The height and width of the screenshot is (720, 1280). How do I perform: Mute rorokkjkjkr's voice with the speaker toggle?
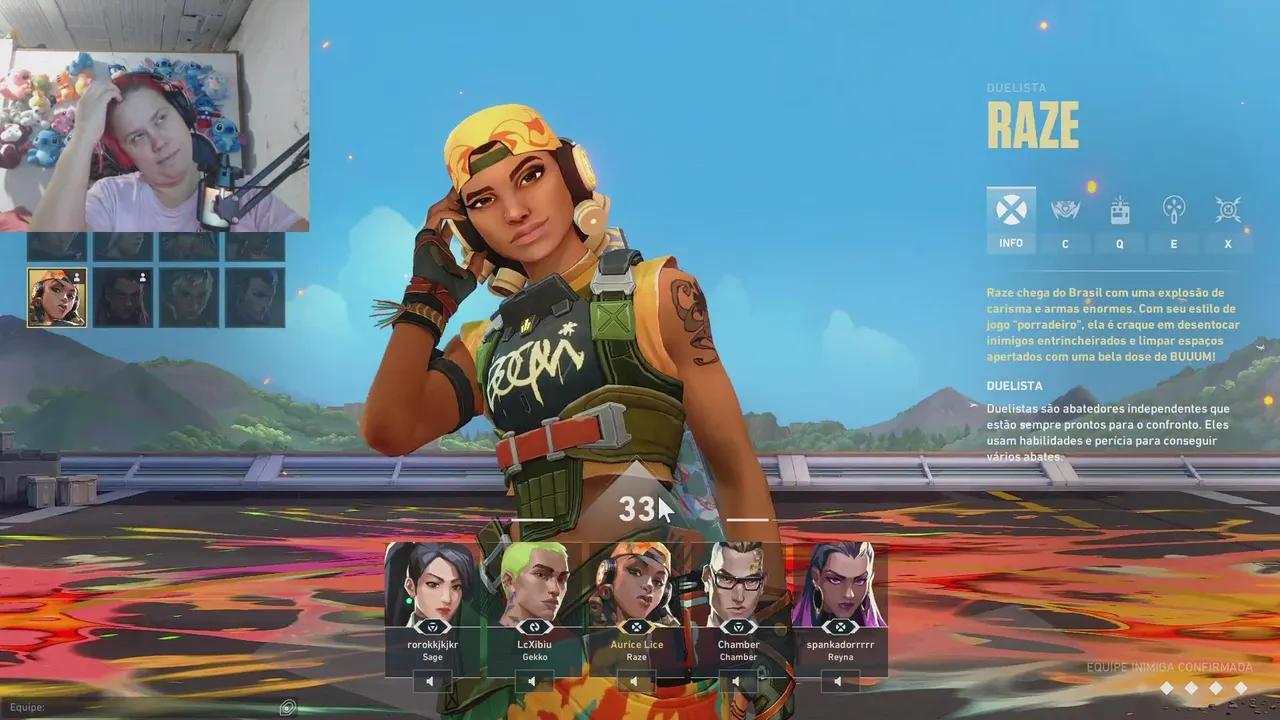pyautogui.click(x=430, y=681)
